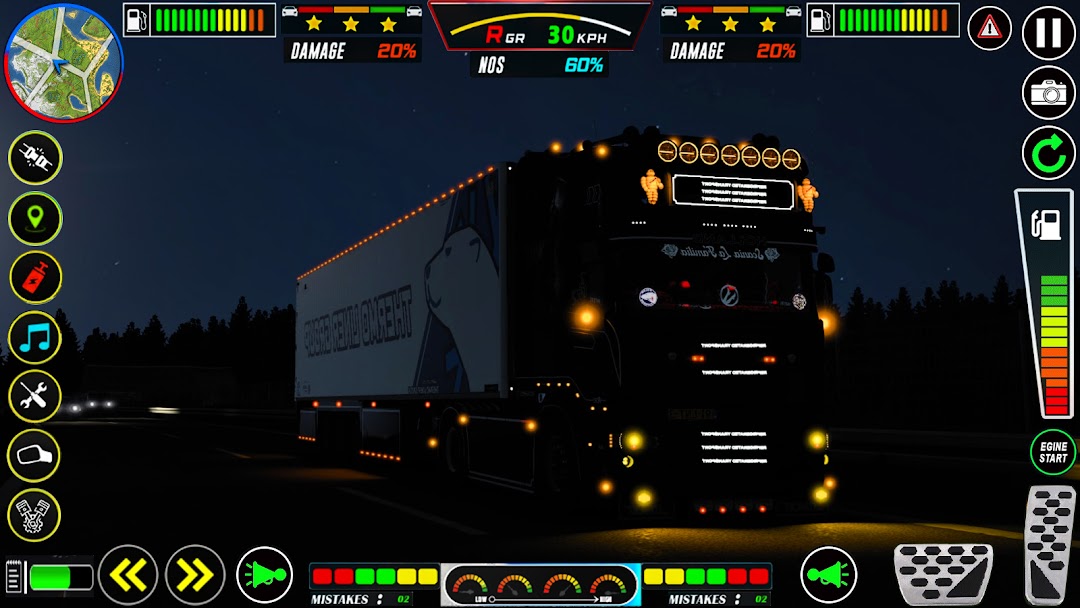Open the wrench and screwdriver repair icon
1080x608 pixels.
pyautogui.click(x=35, y=396)
